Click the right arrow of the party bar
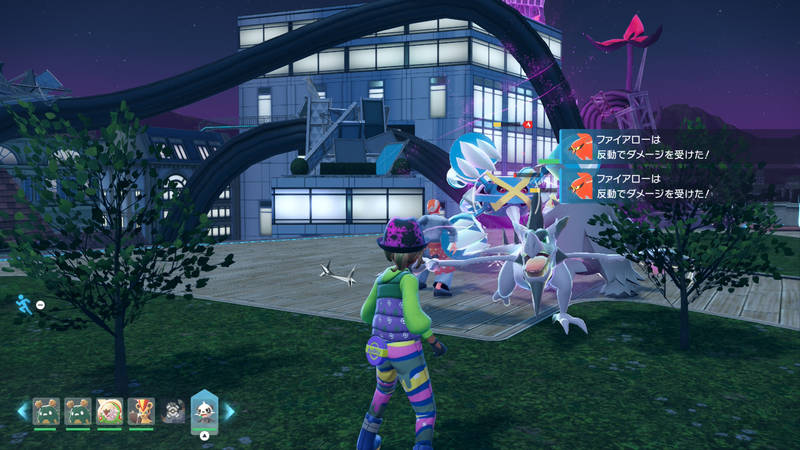The height and width of the screenshot is (450, 800). [229, 410]
